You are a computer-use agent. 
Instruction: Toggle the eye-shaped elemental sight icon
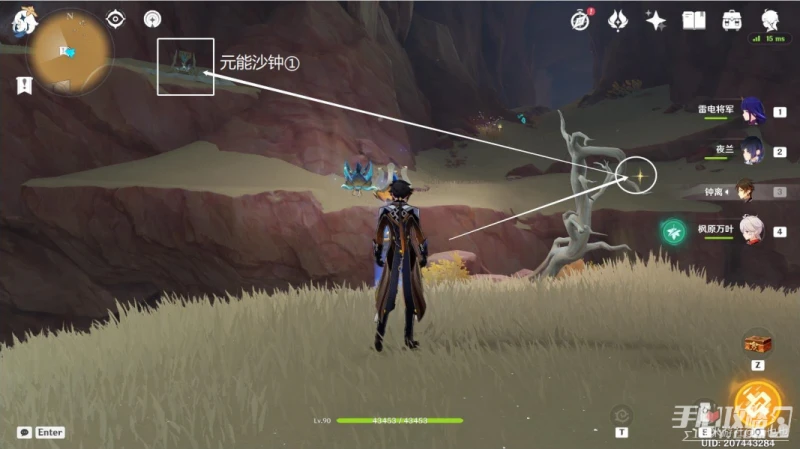(x=116, y=19)
